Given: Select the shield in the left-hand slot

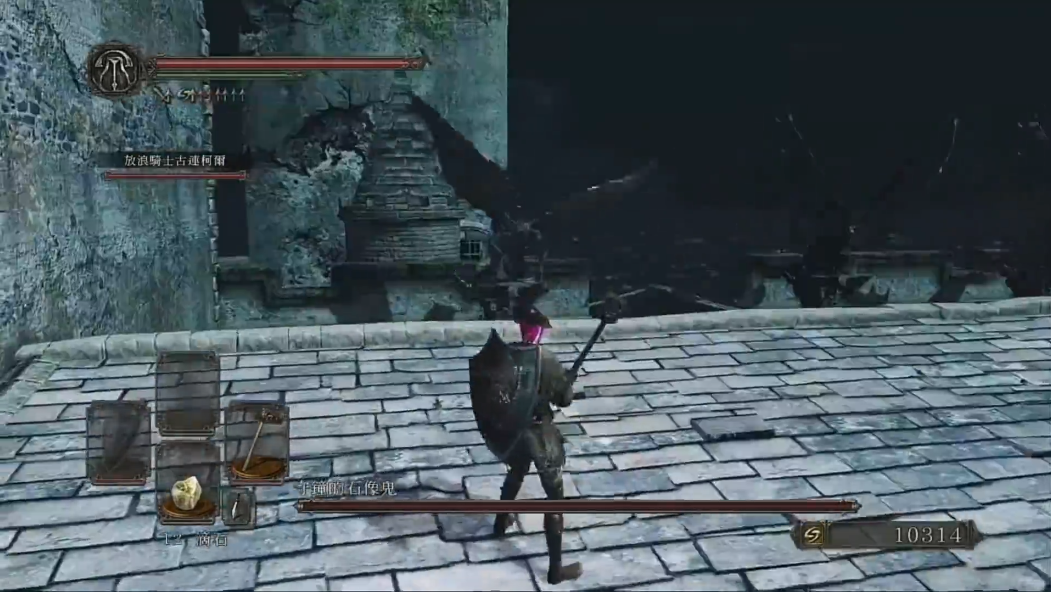Looking at the screenshot, I should click(x=118, y=442).
